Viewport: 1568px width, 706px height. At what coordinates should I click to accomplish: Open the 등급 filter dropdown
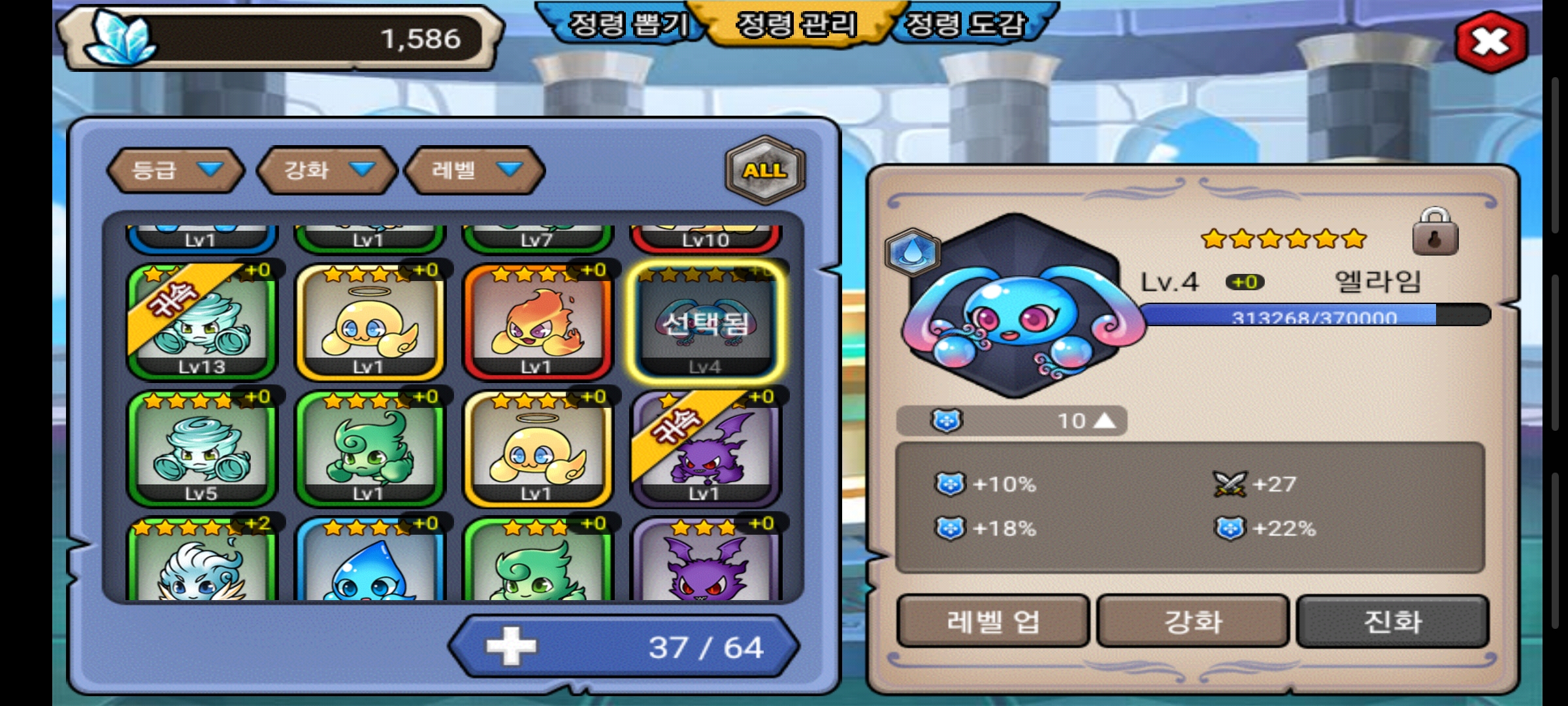click(175, 170)
